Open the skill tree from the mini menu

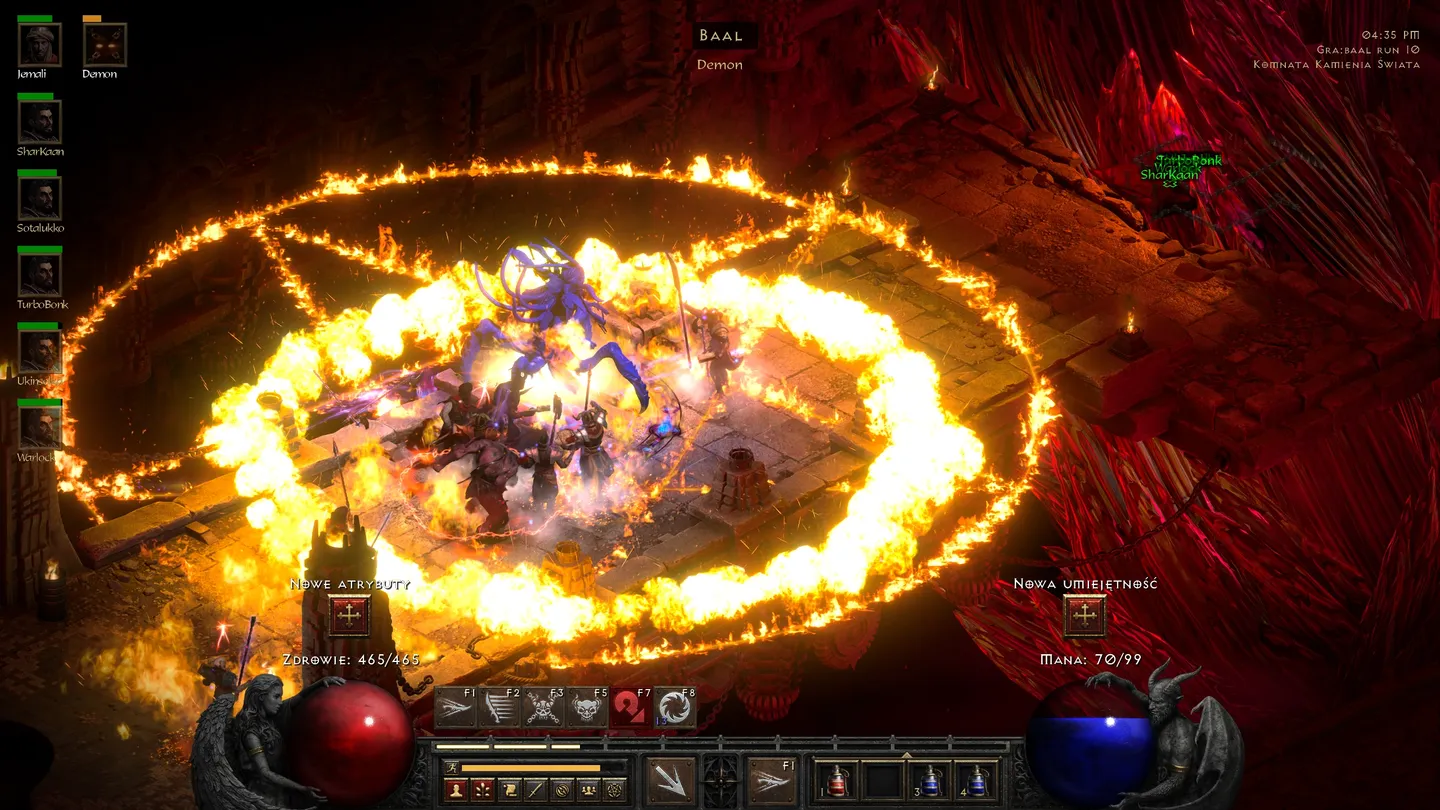(x=483, y=790)
